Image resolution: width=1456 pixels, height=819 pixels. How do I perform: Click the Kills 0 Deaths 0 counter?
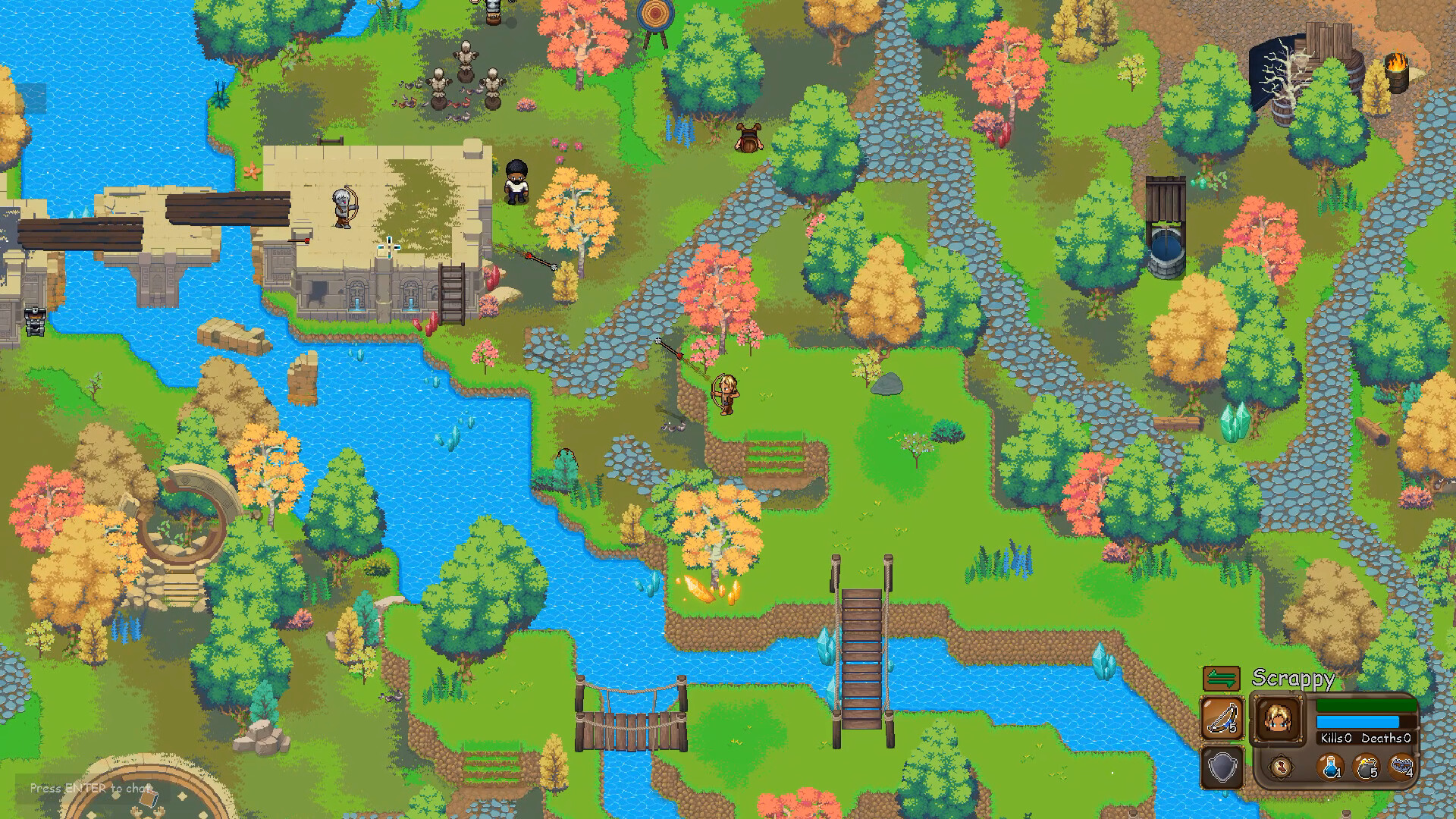coord(1365,738)
